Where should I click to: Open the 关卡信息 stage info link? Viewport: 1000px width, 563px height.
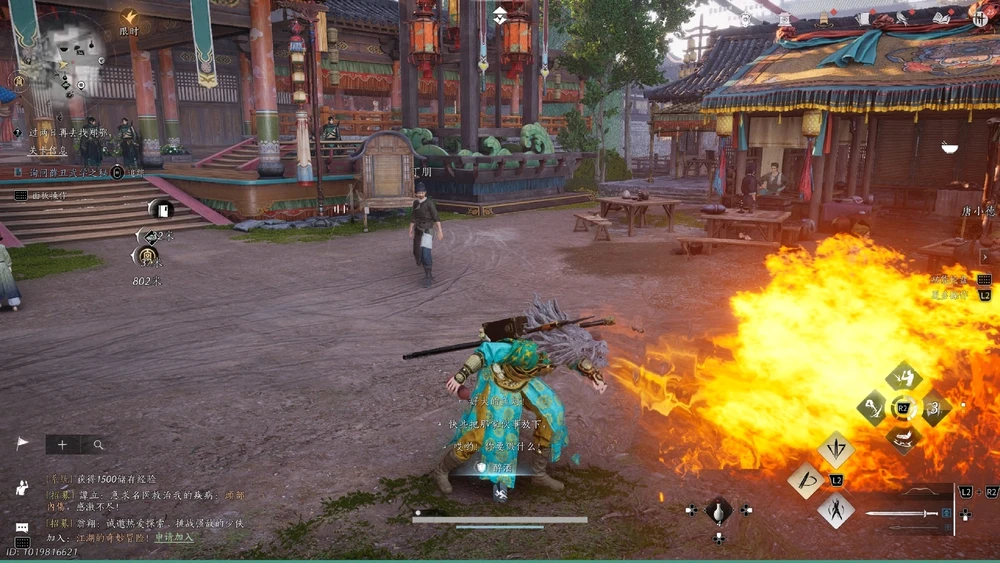click(x=46, y=151)
